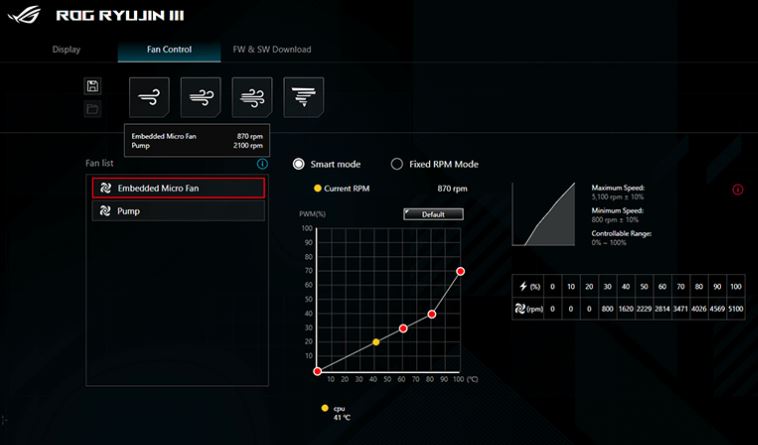Show the blue Fan list info icon

click(x=262, y=164)
